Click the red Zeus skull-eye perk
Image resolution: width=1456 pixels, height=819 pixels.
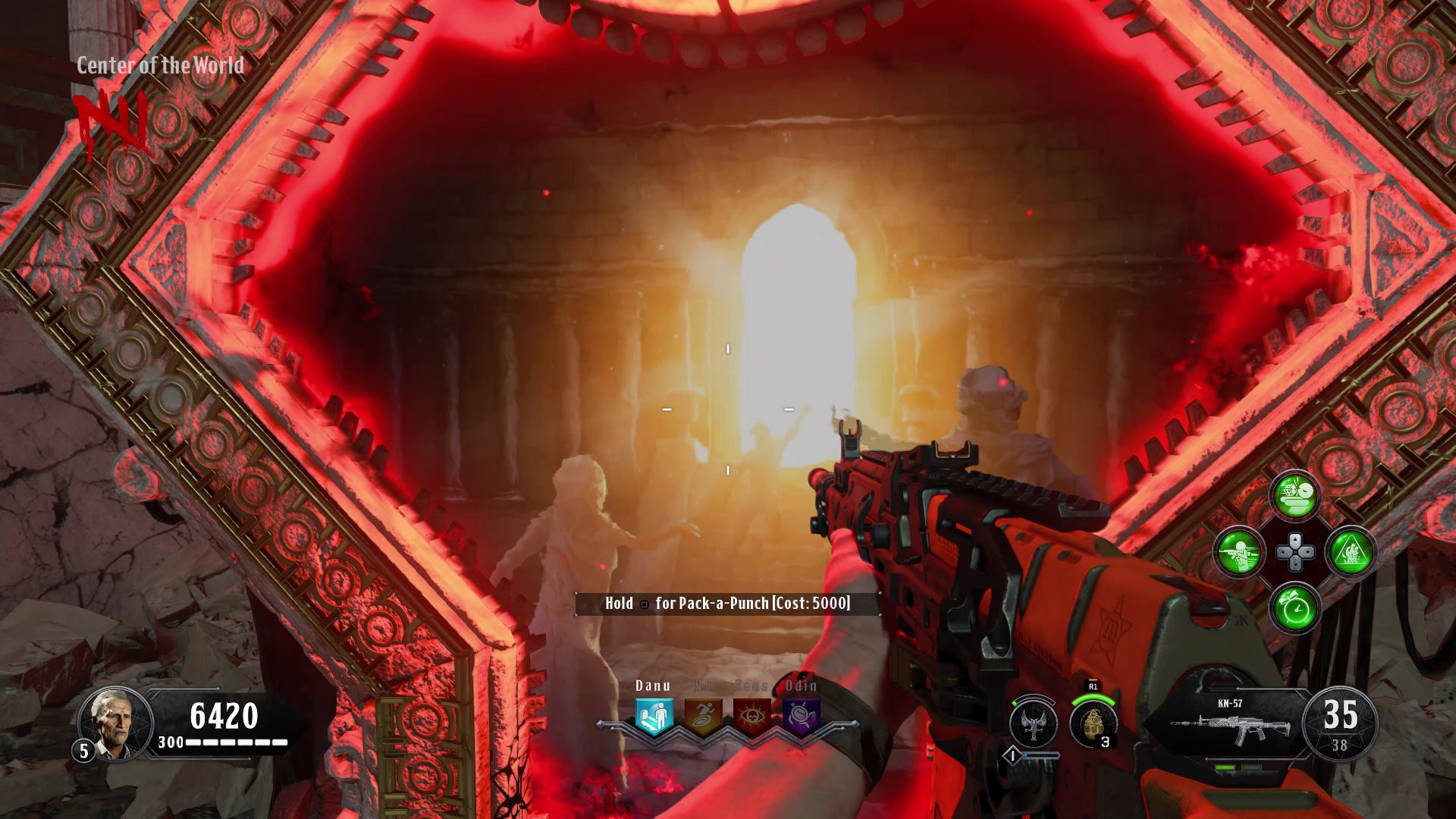[x=752, y=717]
